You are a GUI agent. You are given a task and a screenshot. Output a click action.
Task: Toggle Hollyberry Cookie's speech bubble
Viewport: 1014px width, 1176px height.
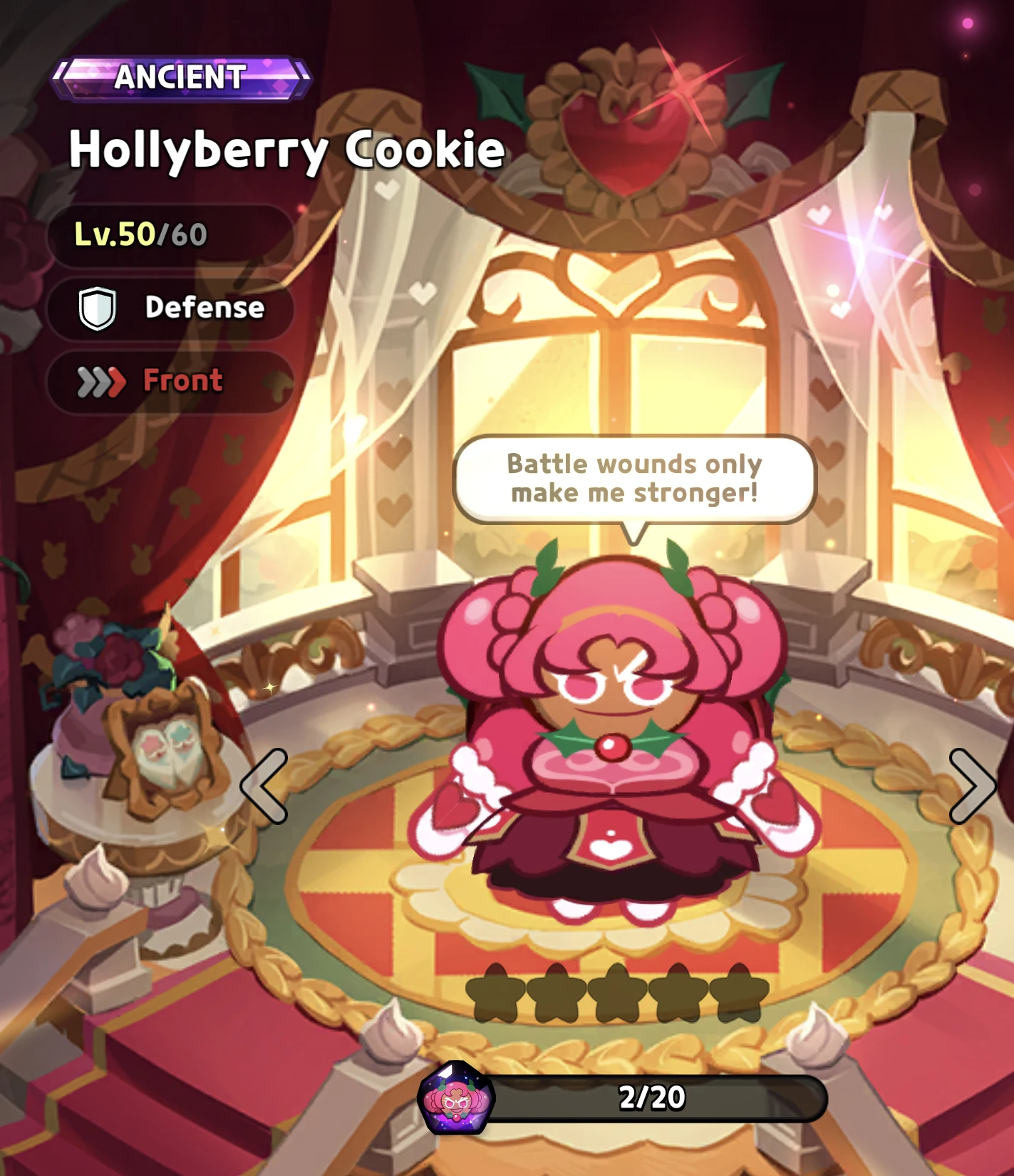[x=633, y=479]
